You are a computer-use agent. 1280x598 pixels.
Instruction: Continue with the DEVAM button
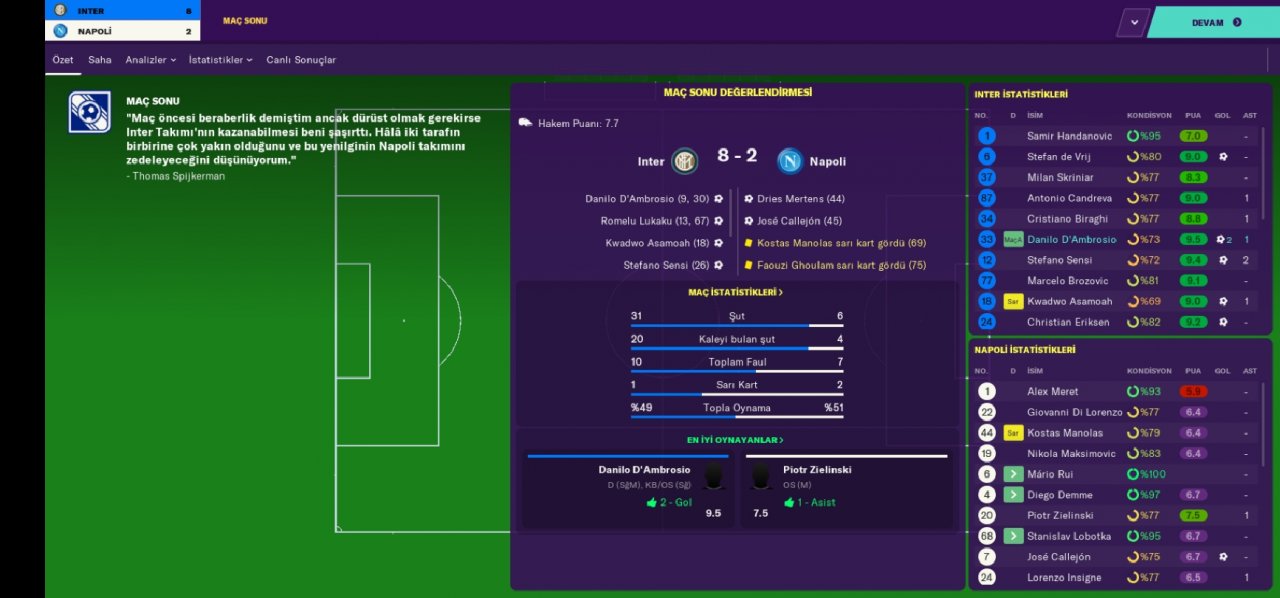[1214, 22]
